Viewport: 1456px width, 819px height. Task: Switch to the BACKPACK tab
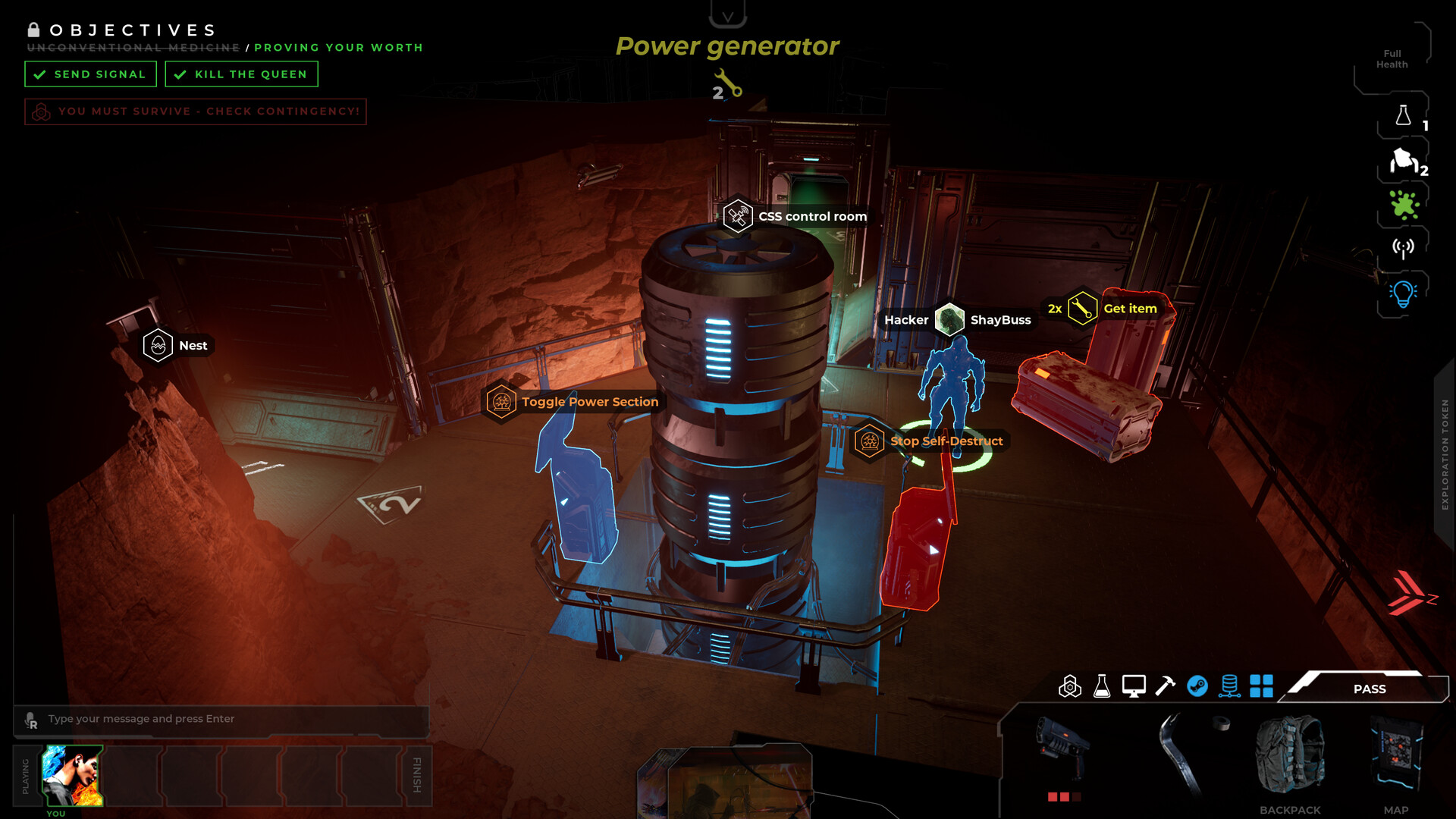[x=1290, y=762]
